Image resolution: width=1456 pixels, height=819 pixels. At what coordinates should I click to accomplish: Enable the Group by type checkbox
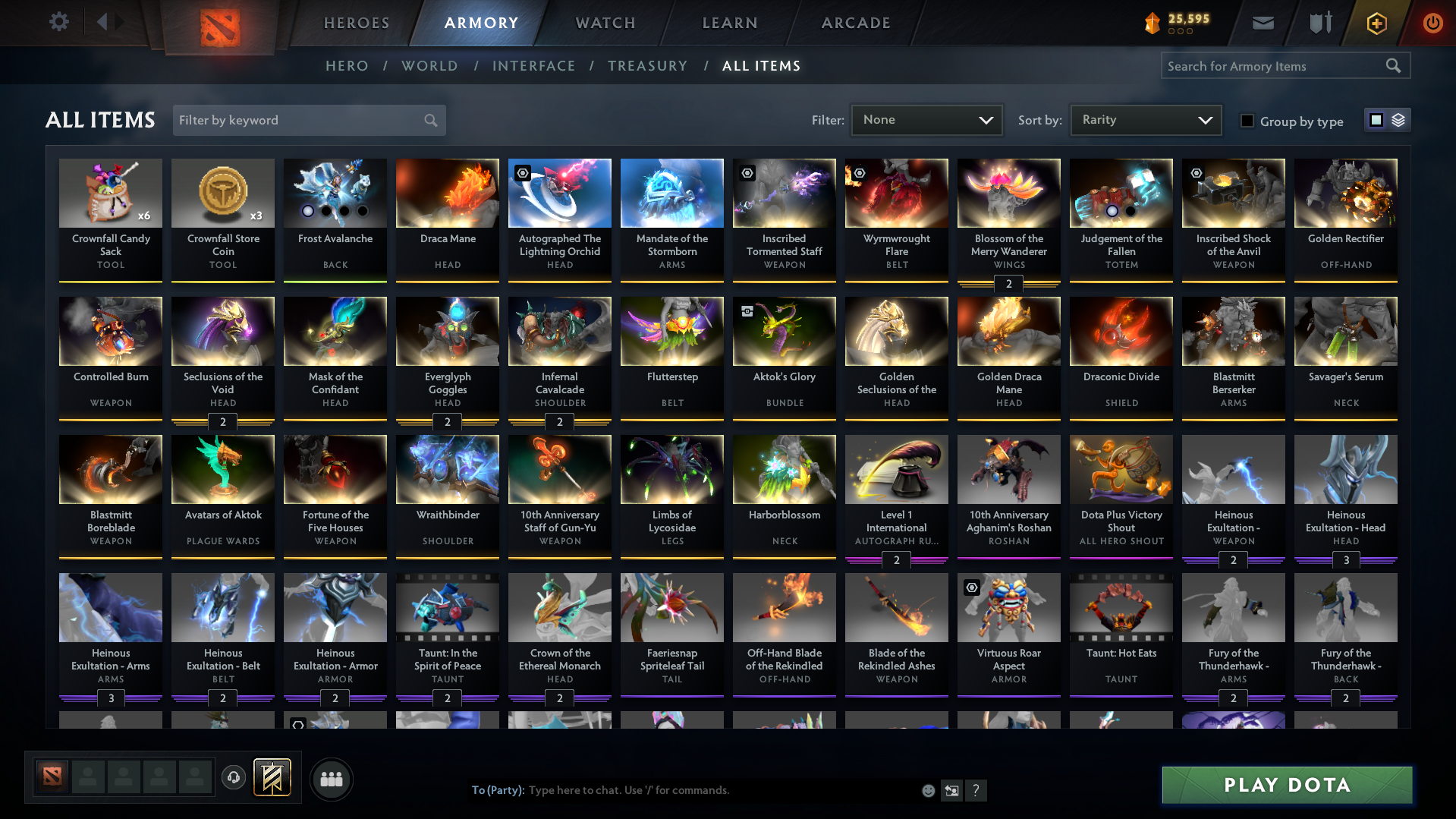click(x=1247, y=121)
